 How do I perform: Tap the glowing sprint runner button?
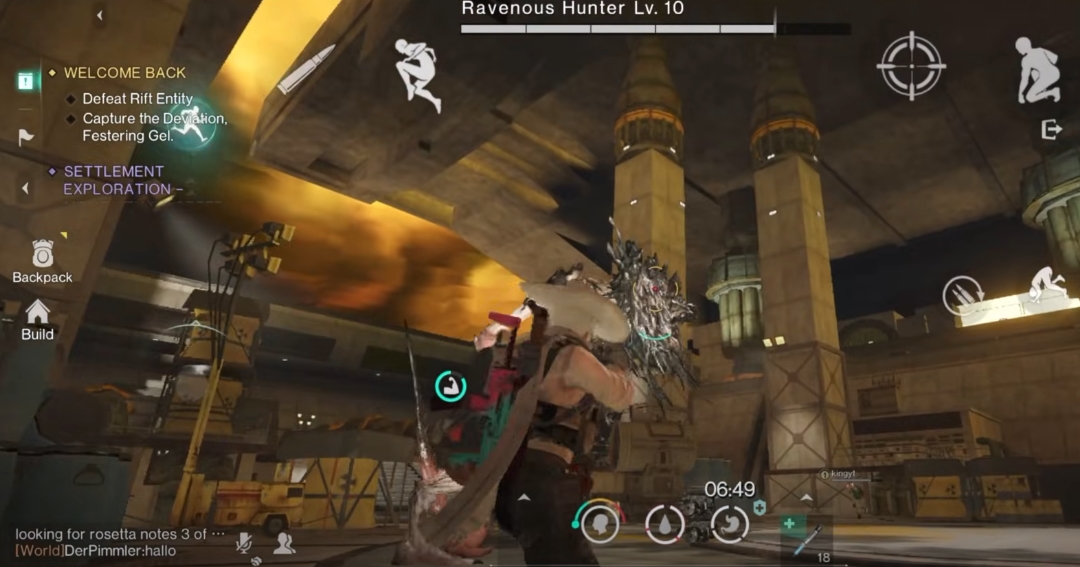[194, 125]
